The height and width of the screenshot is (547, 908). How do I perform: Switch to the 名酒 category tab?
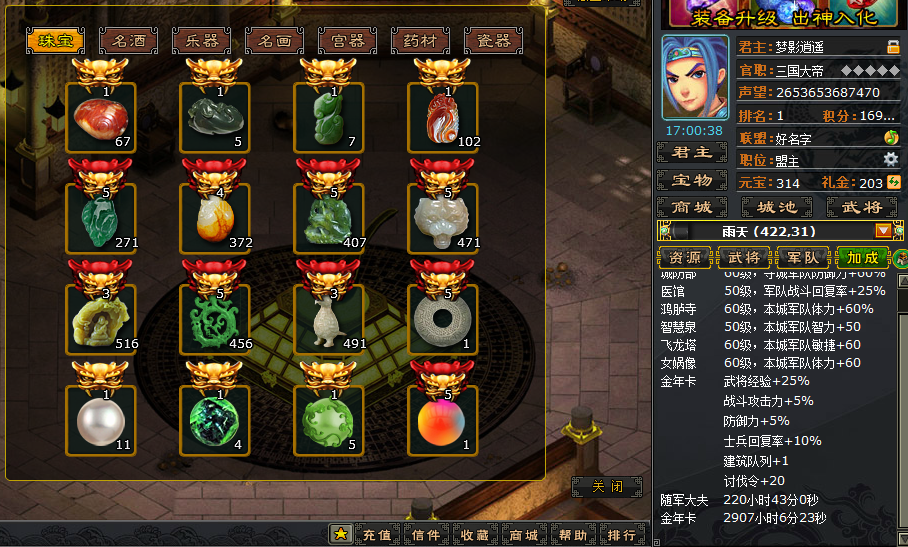coord(128,41)
